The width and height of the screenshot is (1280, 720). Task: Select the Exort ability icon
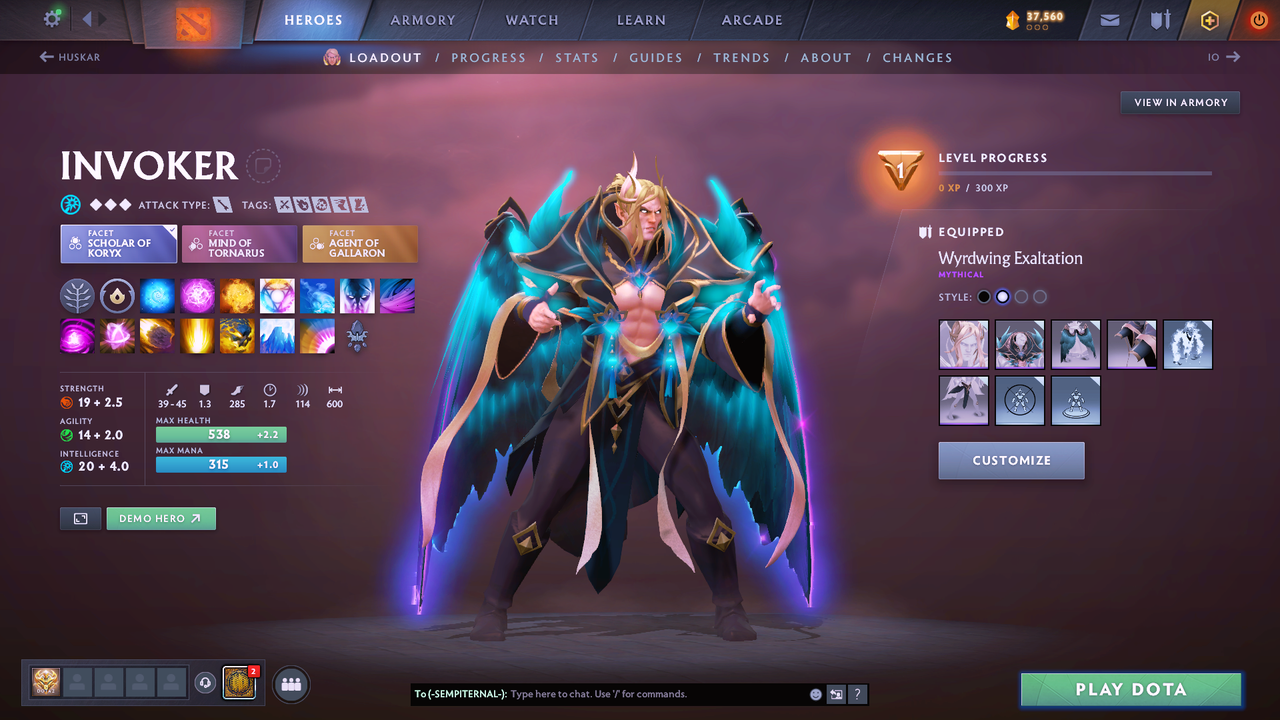pos(237,295)
